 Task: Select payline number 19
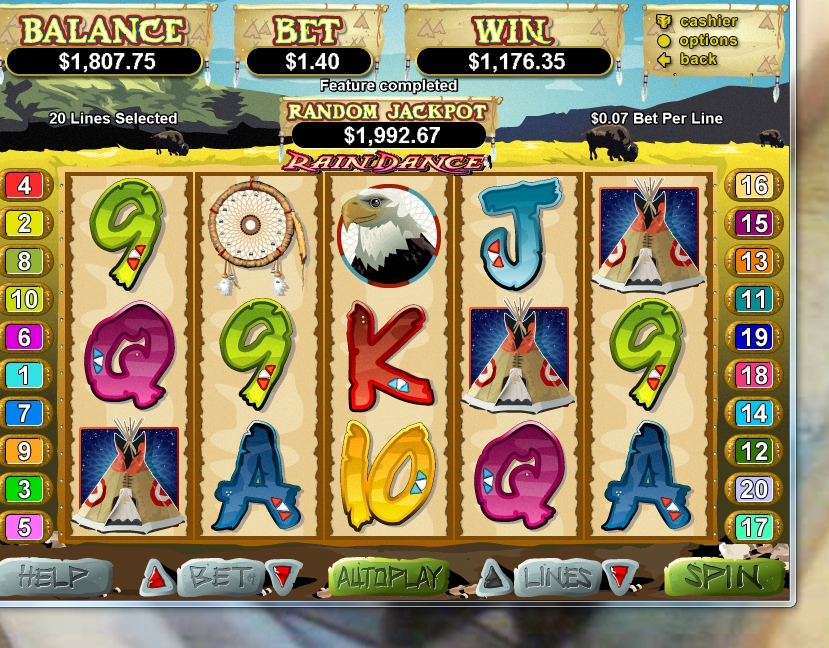tap(754, 337)
